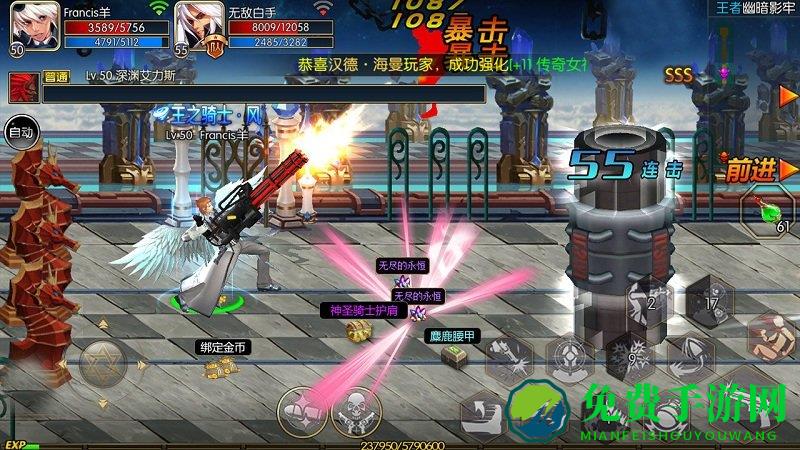The width and height of the screenshot is (800, 450).
Task: Toggle the 自动 auto-battle button
Action: 20,130
